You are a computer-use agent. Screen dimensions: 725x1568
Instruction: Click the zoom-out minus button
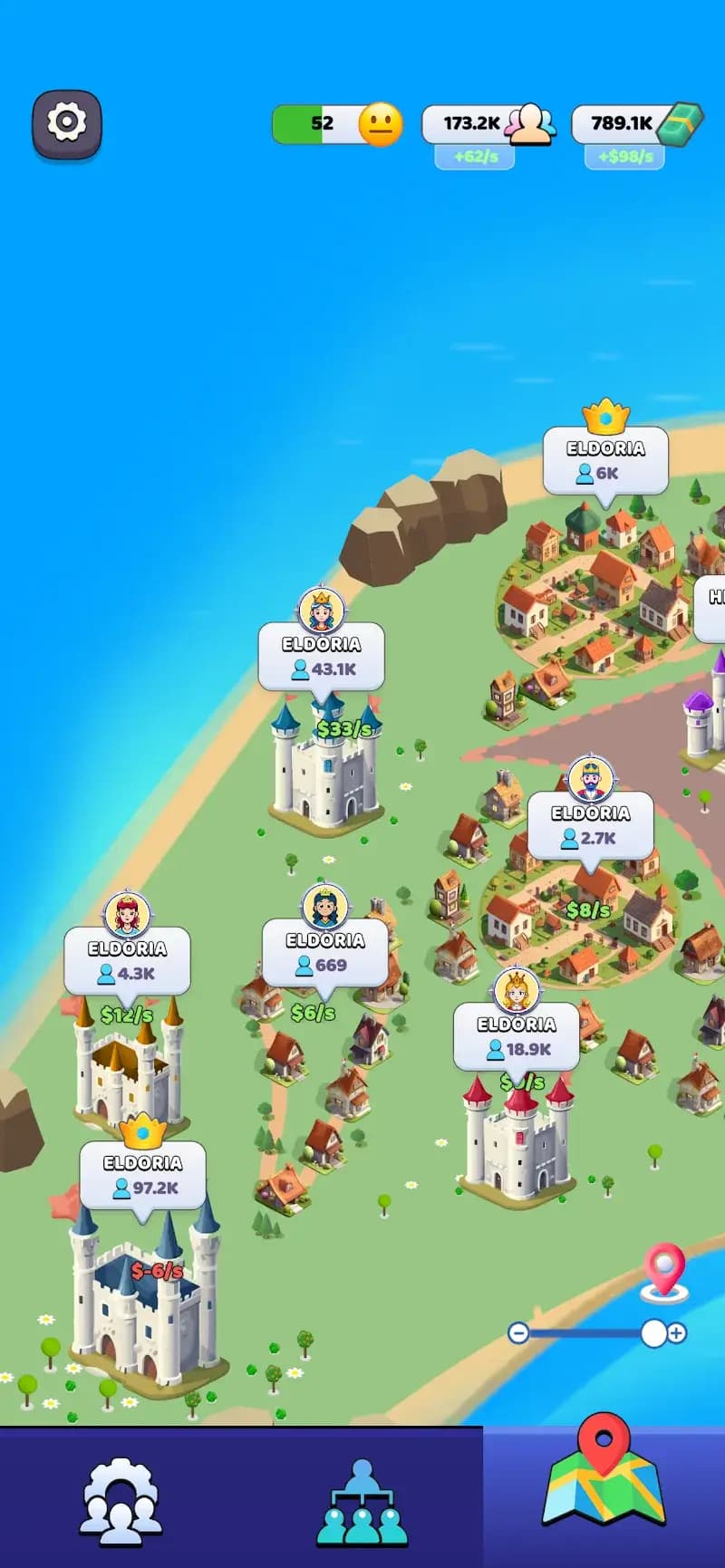518,1332
